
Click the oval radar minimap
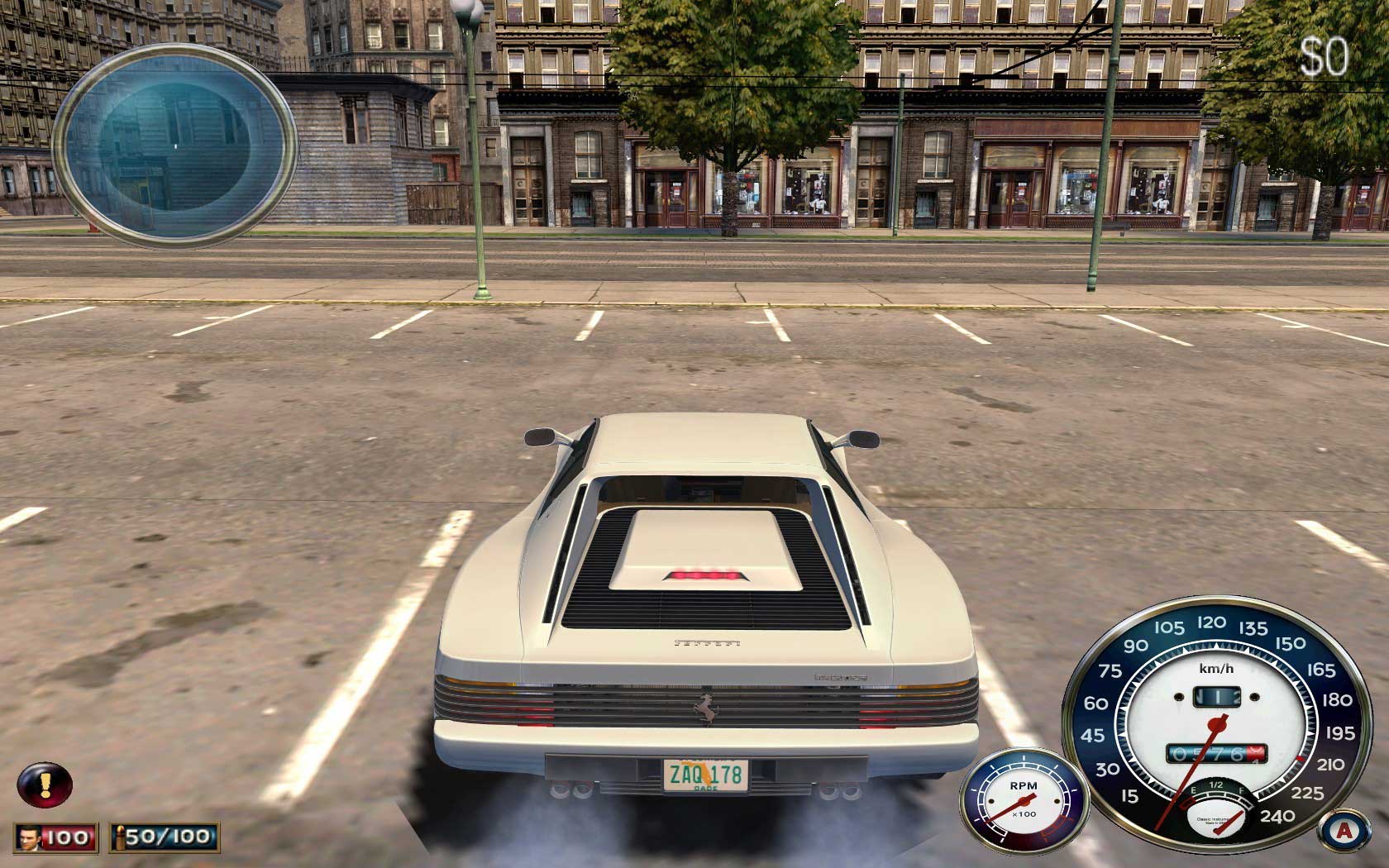pyautogui.click(x=175, y=145)
